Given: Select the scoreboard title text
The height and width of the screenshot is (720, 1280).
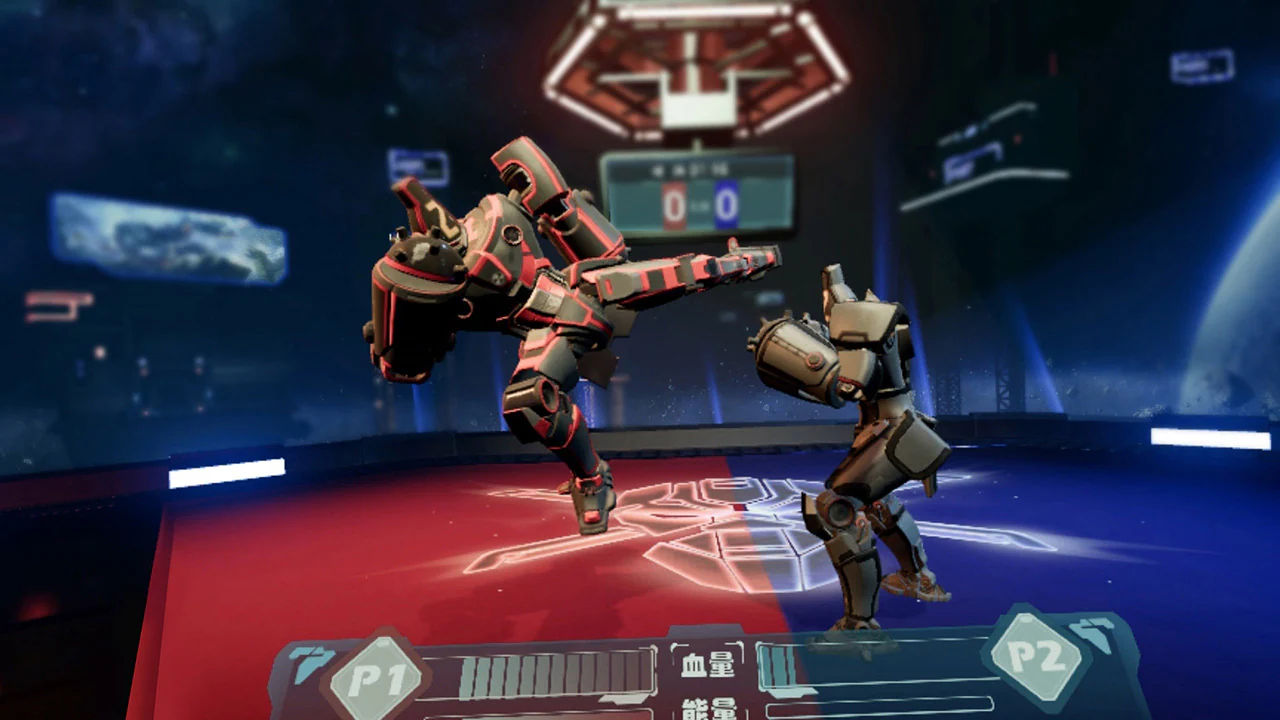Looking at the screenshot, I should pyautogui.click(x=690, y=168).
